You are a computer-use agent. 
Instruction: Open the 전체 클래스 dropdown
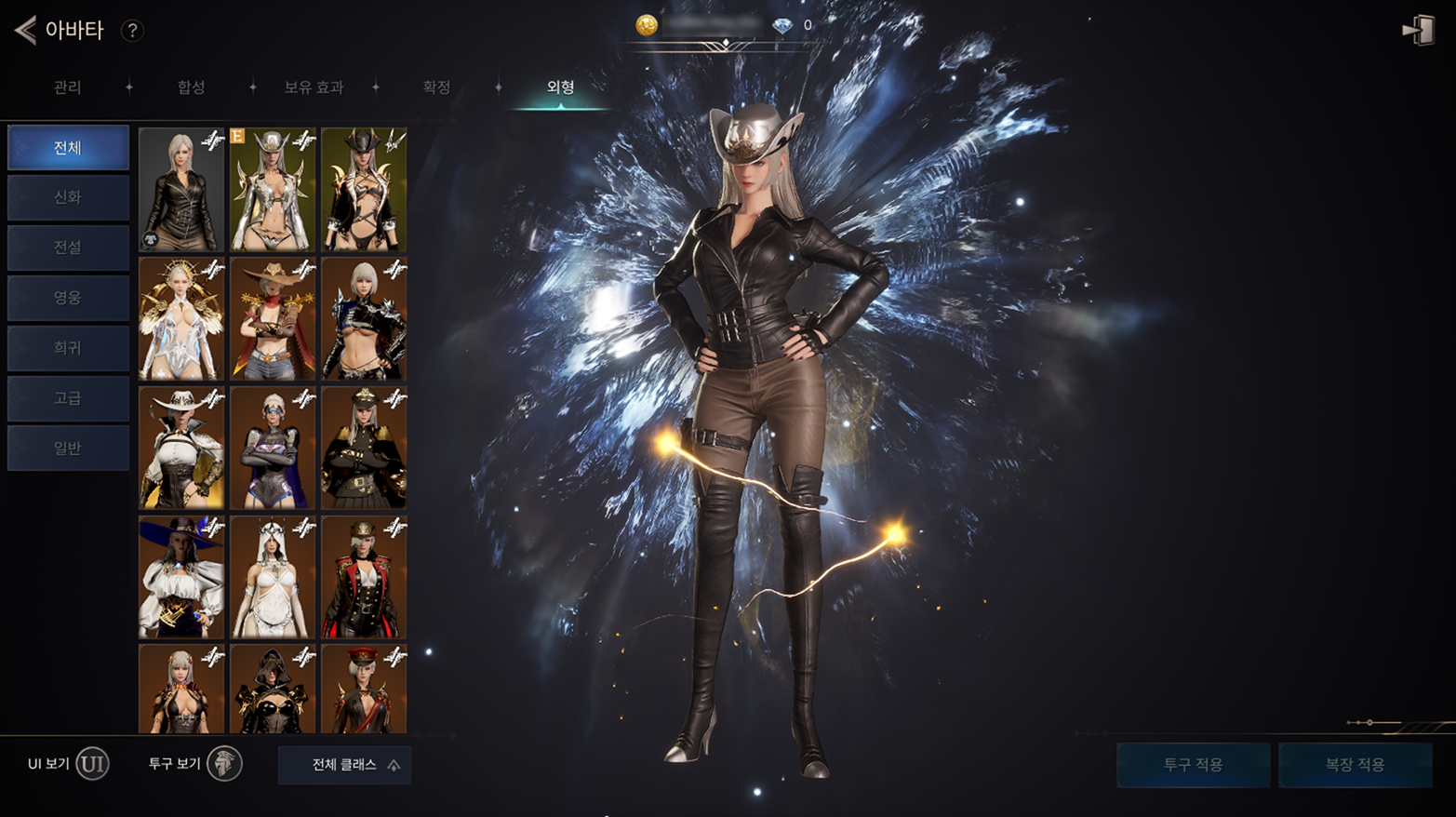[x=344, y=765]
